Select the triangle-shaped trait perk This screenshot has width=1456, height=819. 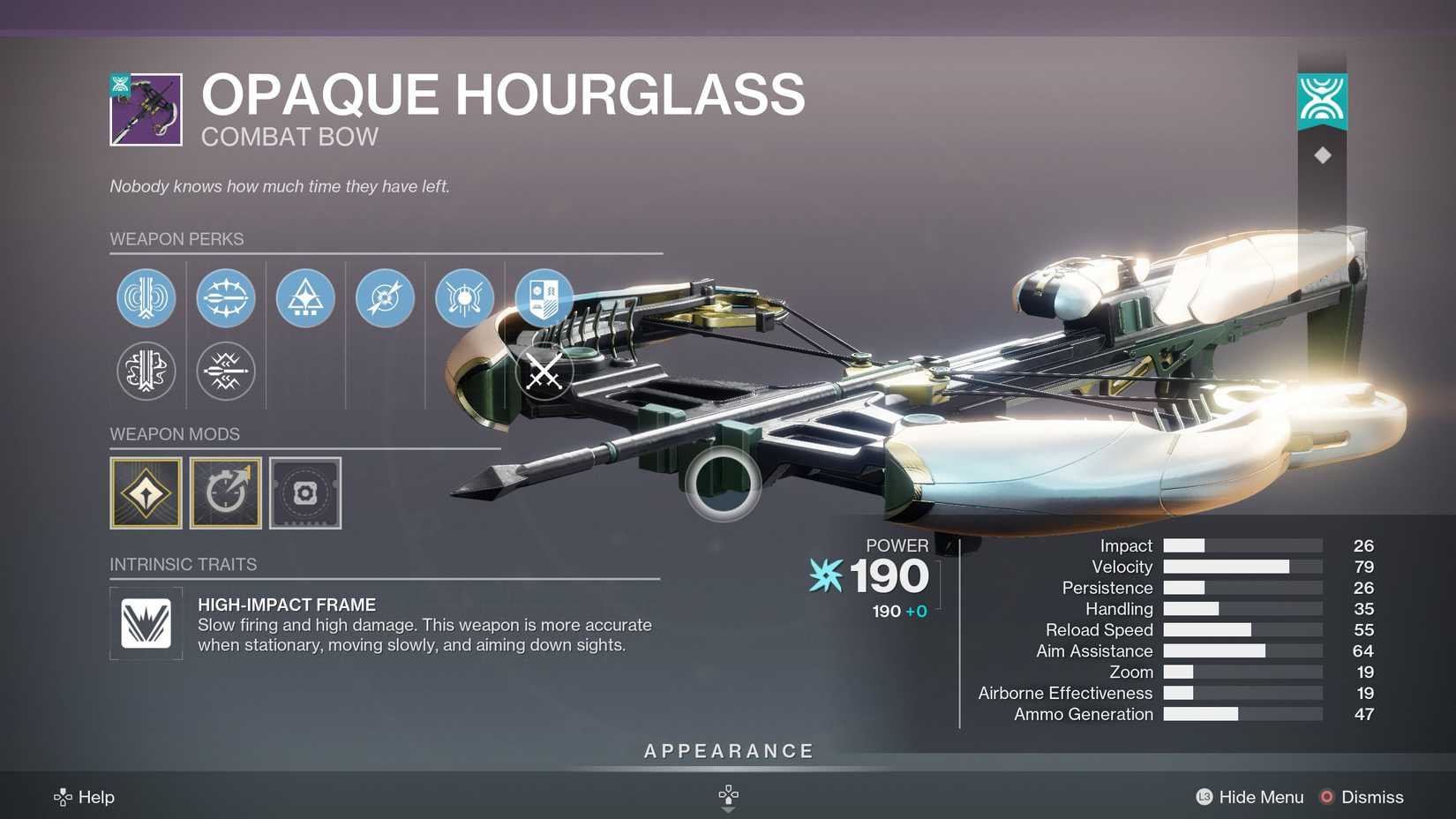[x=304, y=298]
